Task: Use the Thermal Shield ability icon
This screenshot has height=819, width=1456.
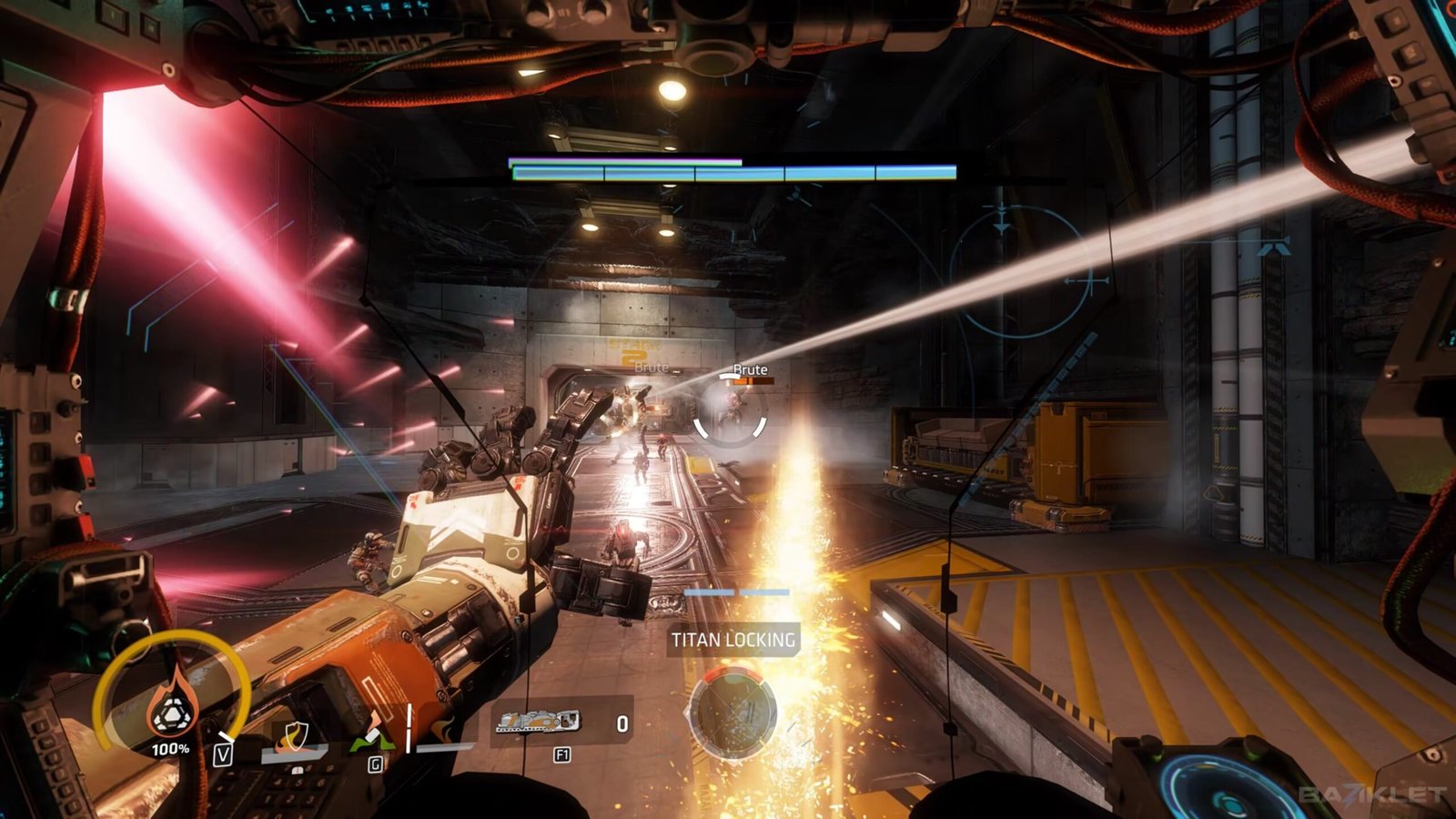Action: point(293,735)
